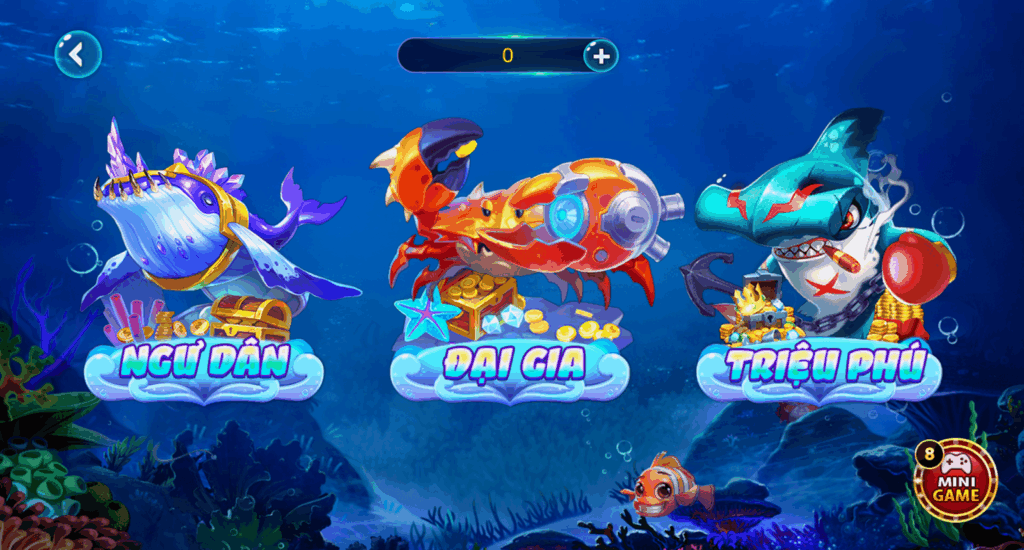The width and height of the screenshot is (1024, 550).
Task: Add coins with the plus button
Action: 601,56
